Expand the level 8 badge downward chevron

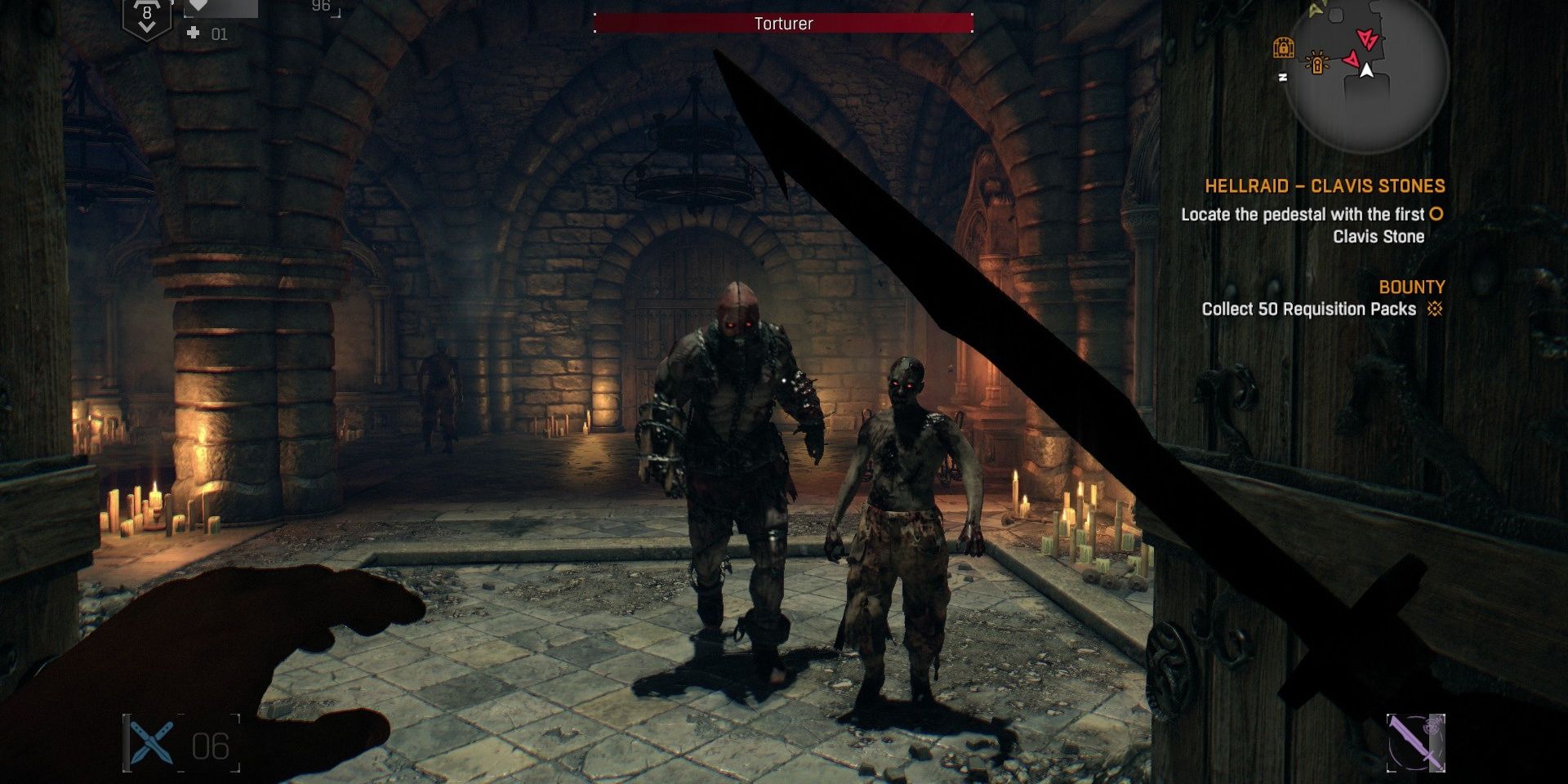click(x=147, y=25)
